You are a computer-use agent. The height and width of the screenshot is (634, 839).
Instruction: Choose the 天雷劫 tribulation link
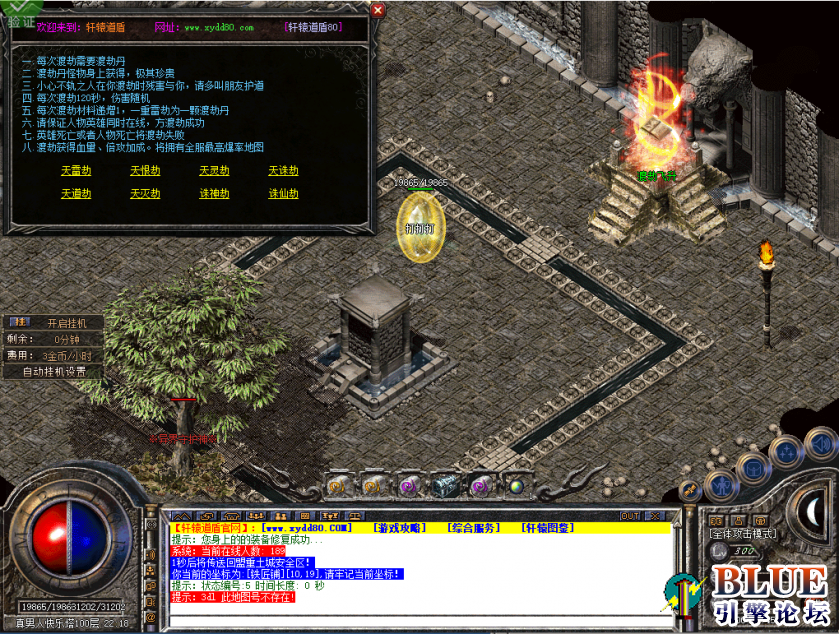click(x=76, y=171)
